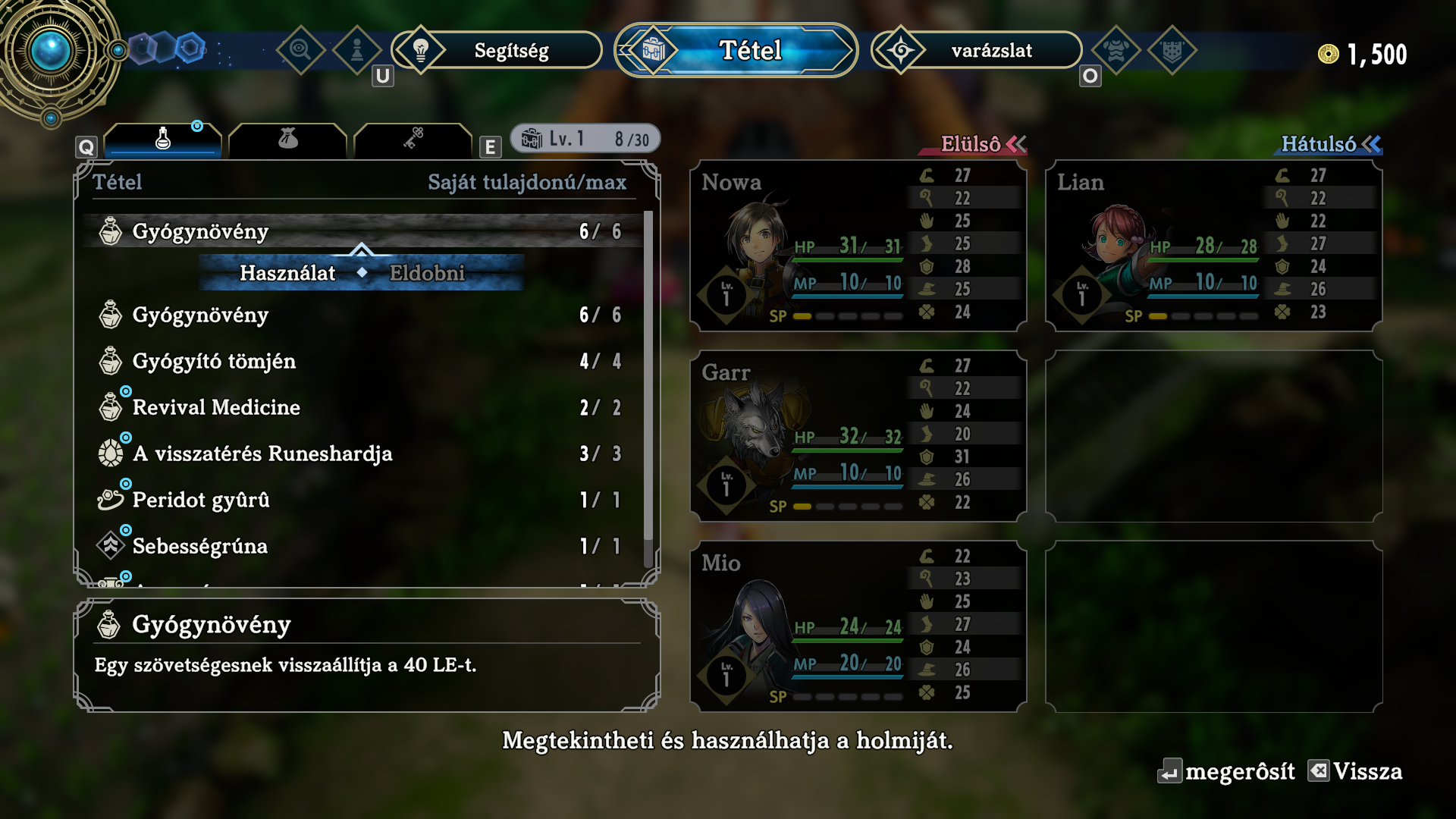Switch to the potion consumables tab
The width and height of the screenshot is (1456, 819).
coord(163,140)
